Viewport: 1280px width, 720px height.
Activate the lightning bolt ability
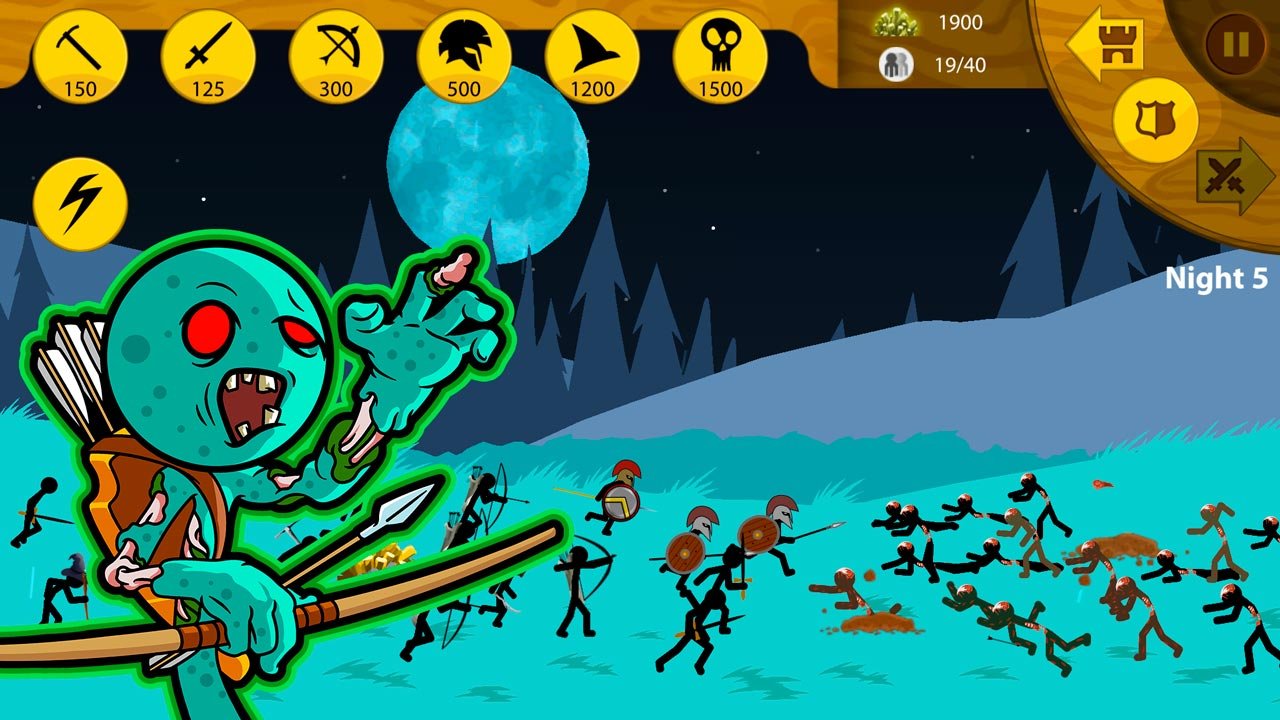80,204
